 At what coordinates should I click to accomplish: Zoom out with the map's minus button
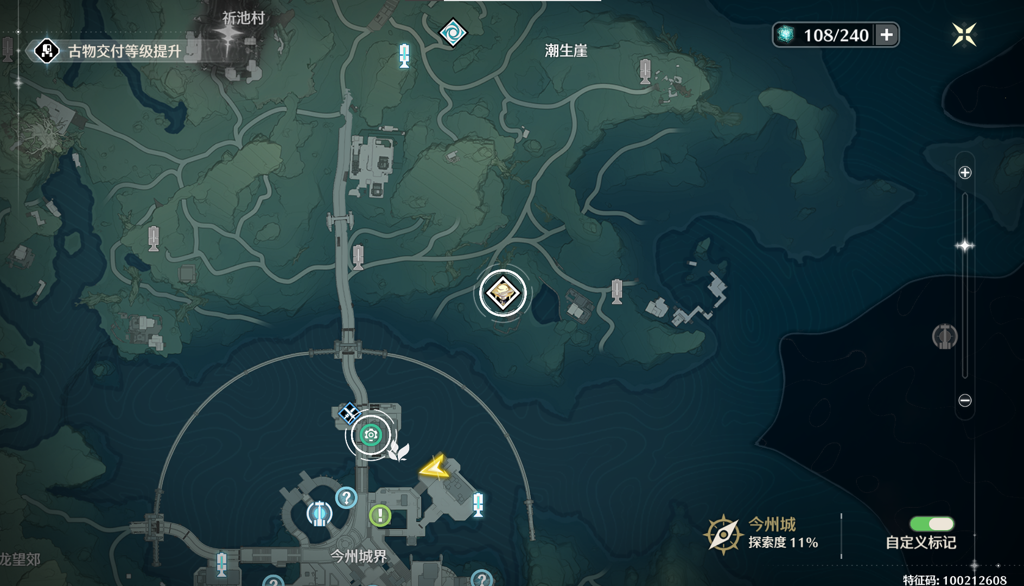point(965,400)
